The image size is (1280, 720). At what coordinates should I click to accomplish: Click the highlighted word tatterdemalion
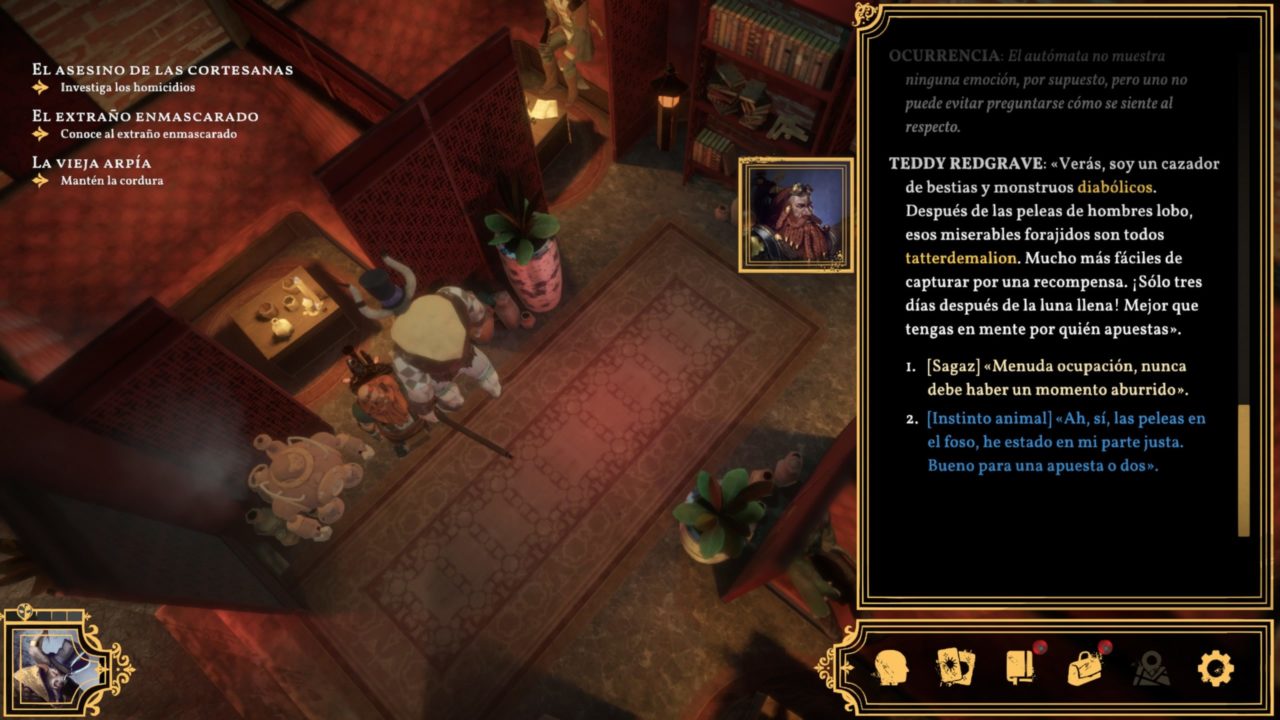coord(960,257)
